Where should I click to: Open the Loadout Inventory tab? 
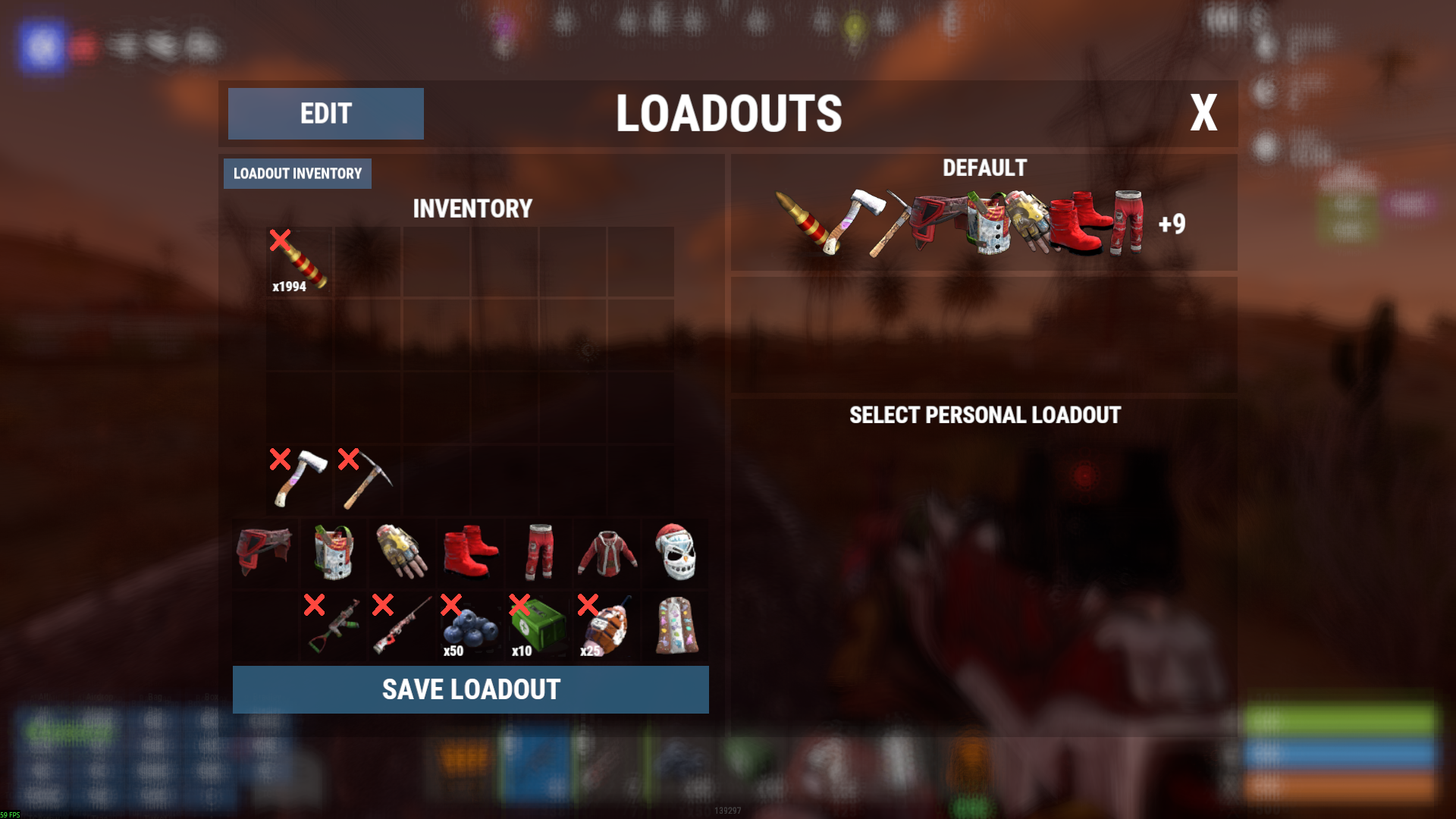pos(297,174)
